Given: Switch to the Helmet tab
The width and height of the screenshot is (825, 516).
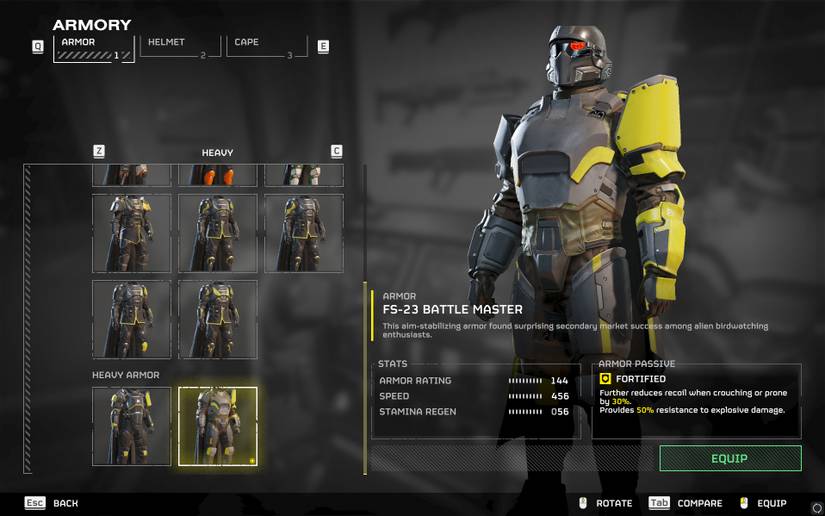Looking at the screenshot, I should click(180, 46).
